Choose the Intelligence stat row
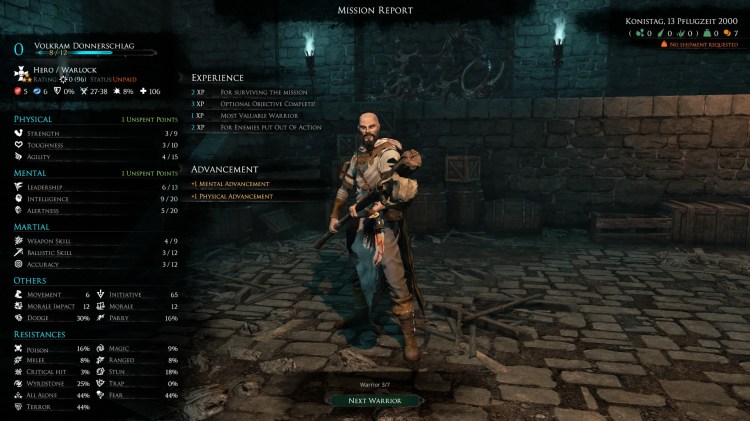The width and height of the screenshot is (750, 421). (x=96, y=198)
